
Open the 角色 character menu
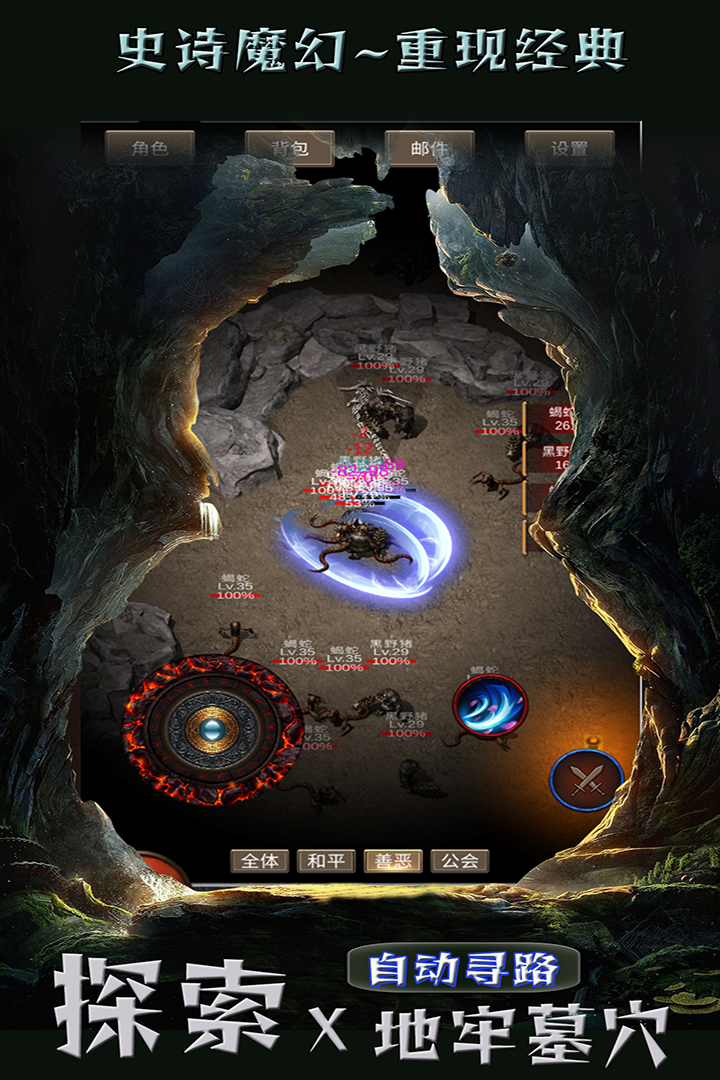[149, 149]
